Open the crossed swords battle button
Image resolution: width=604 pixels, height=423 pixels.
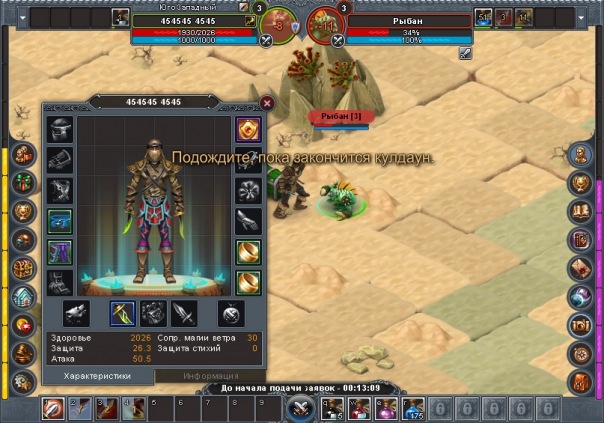299,408
